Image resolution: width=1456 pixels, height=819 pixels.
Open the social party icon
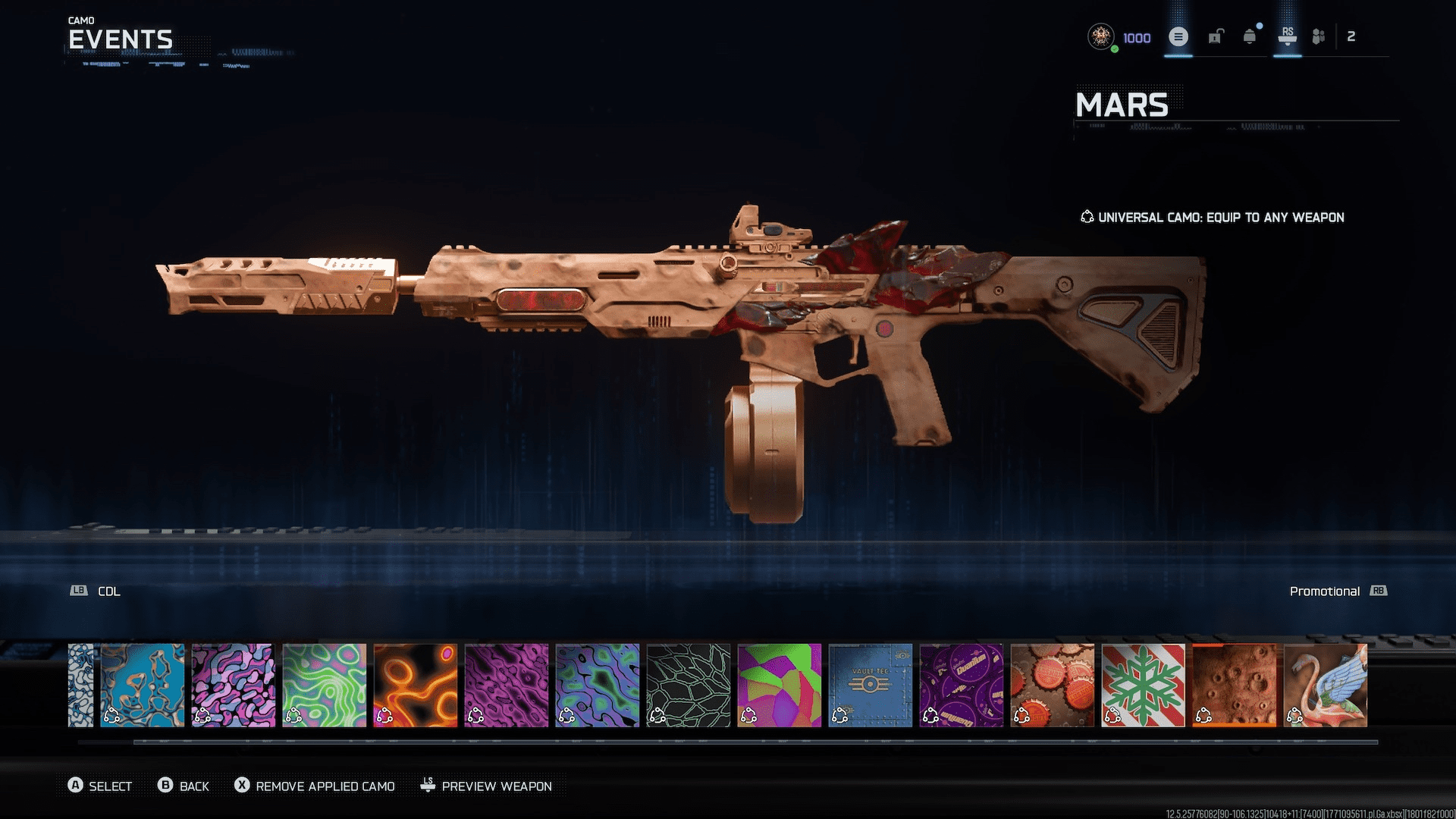coord(1319,36)
